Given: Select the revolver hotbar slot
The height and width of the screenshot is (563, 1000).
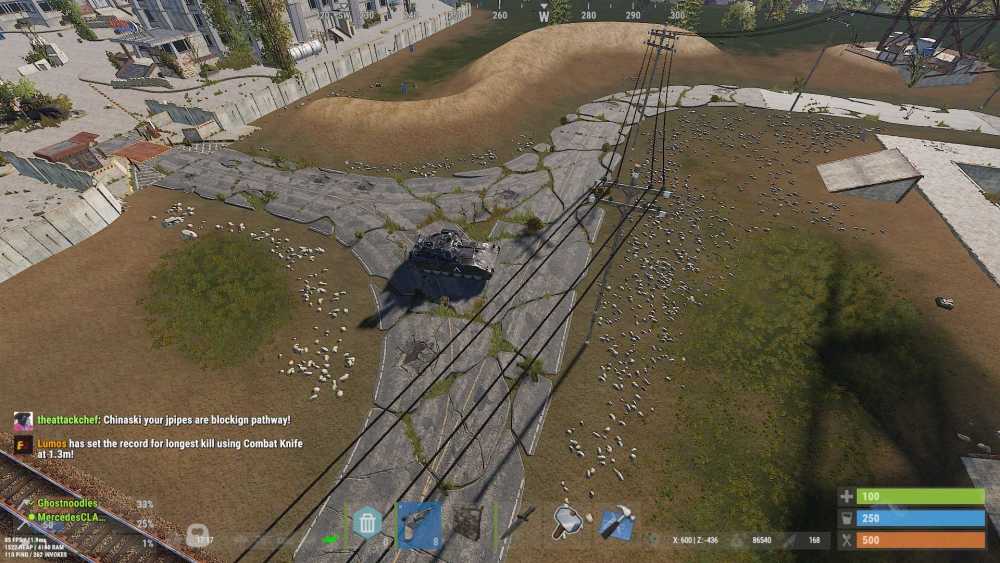Looking at the screenshot, I should (419, 523).
